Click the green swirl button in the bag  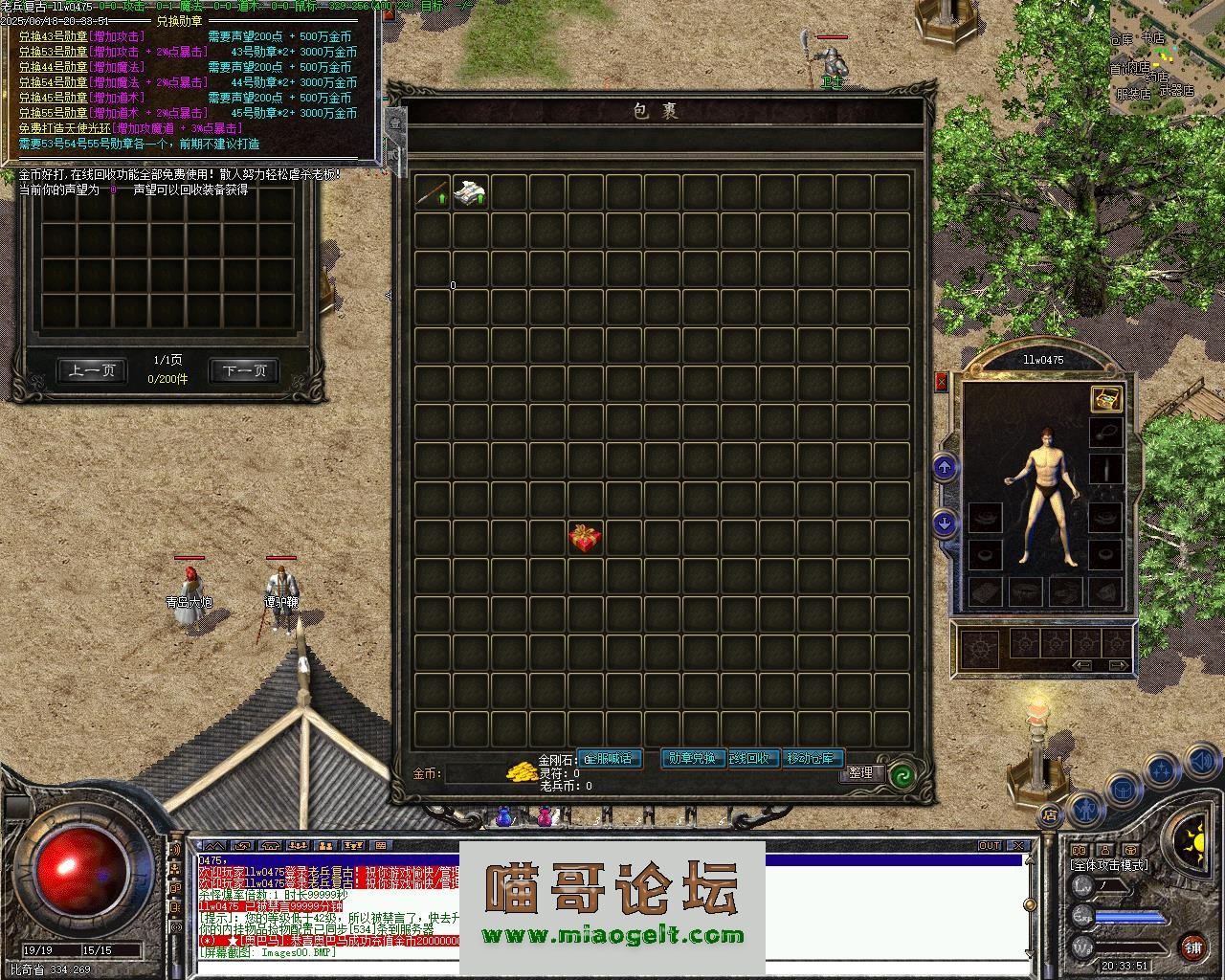click(900, 774)
